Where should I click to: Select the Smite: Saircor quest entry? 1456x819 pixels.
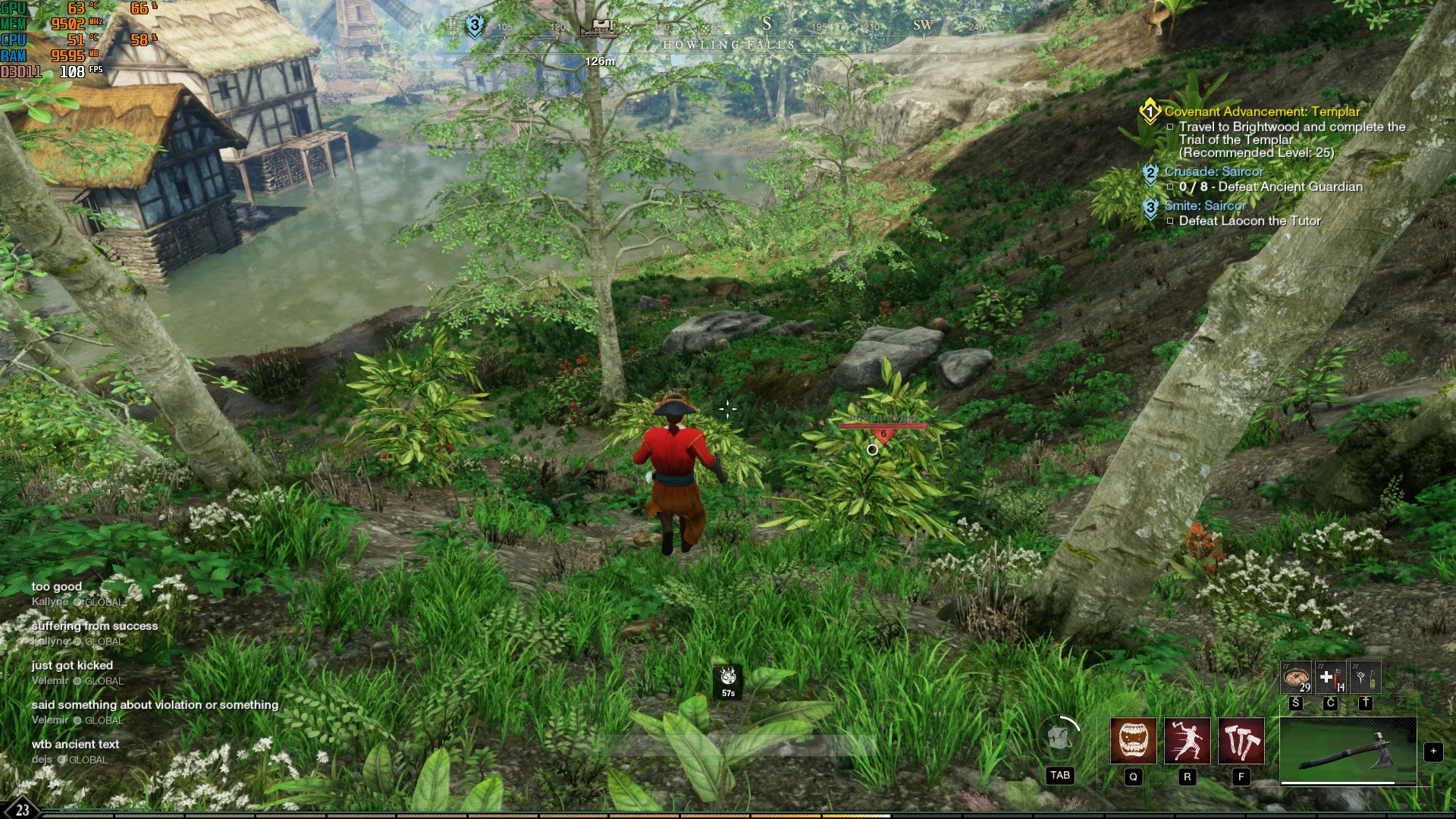tap(1205, 206)
